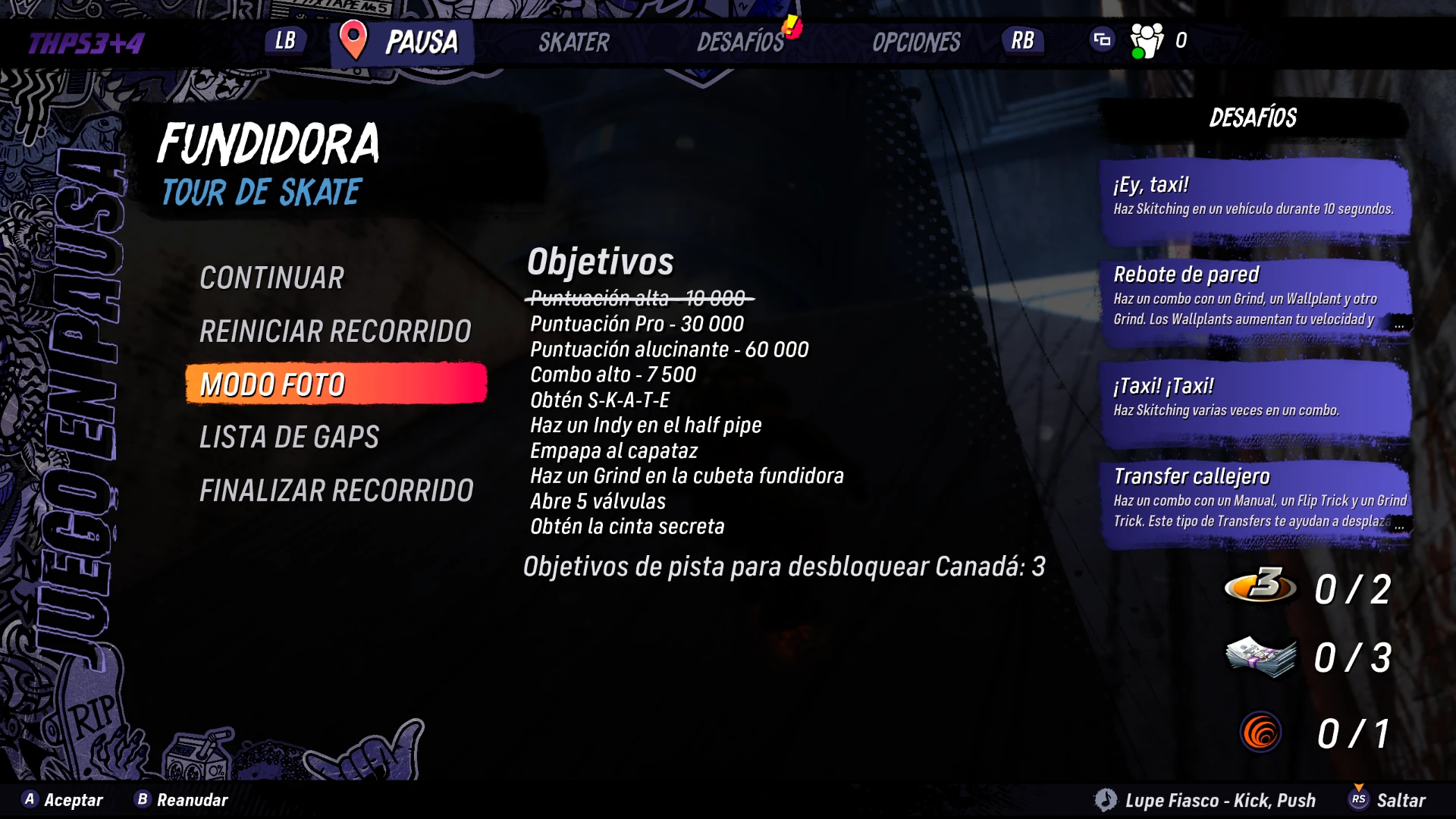Open the OPCIONES tab
This screenshot has height=819, width=1456.
(x=916, y=42)
